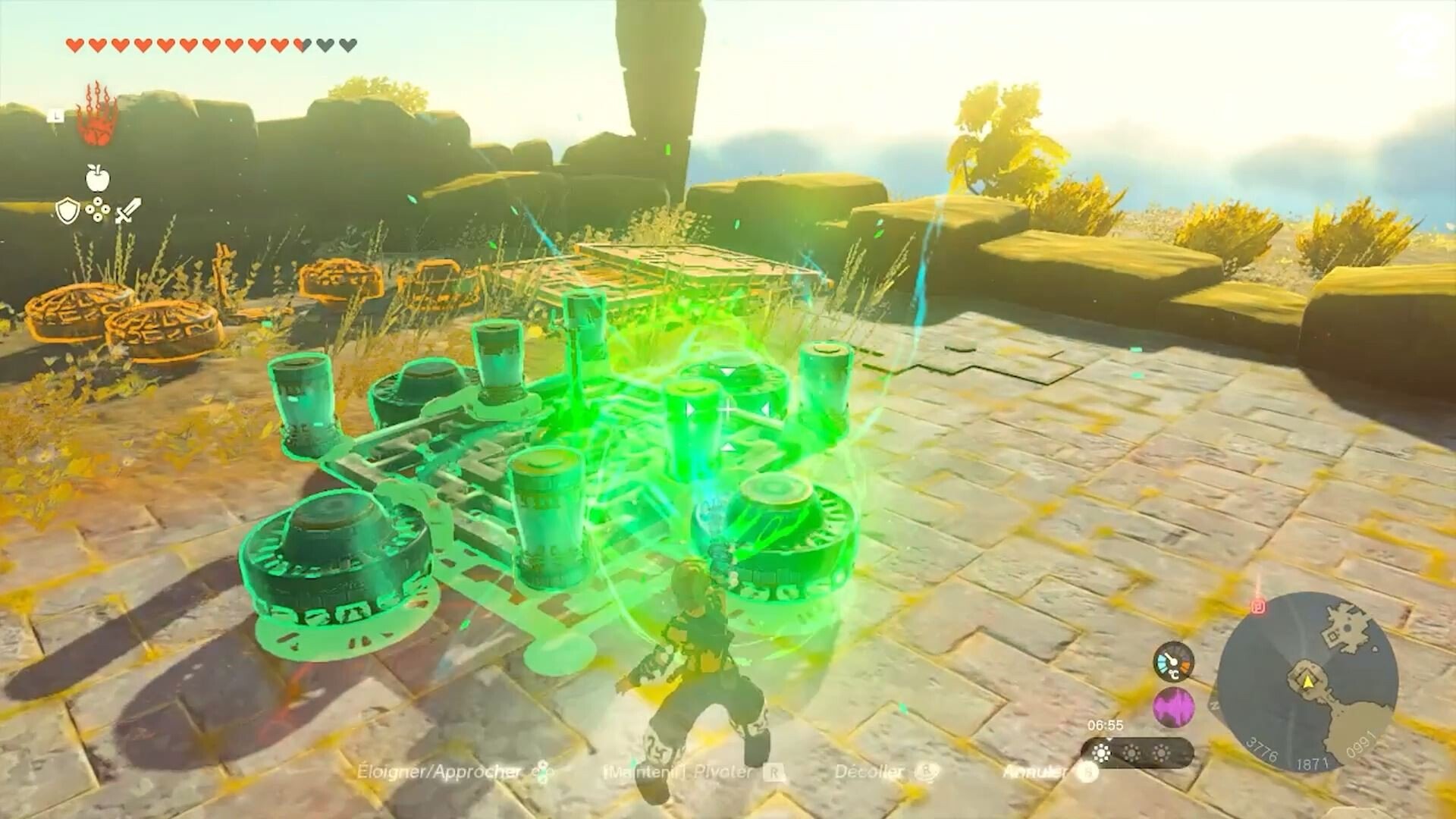Click the sword weapon icon in the HUD
The height and width of the screenshot is (819, 1456).
(x=128, y=211)
